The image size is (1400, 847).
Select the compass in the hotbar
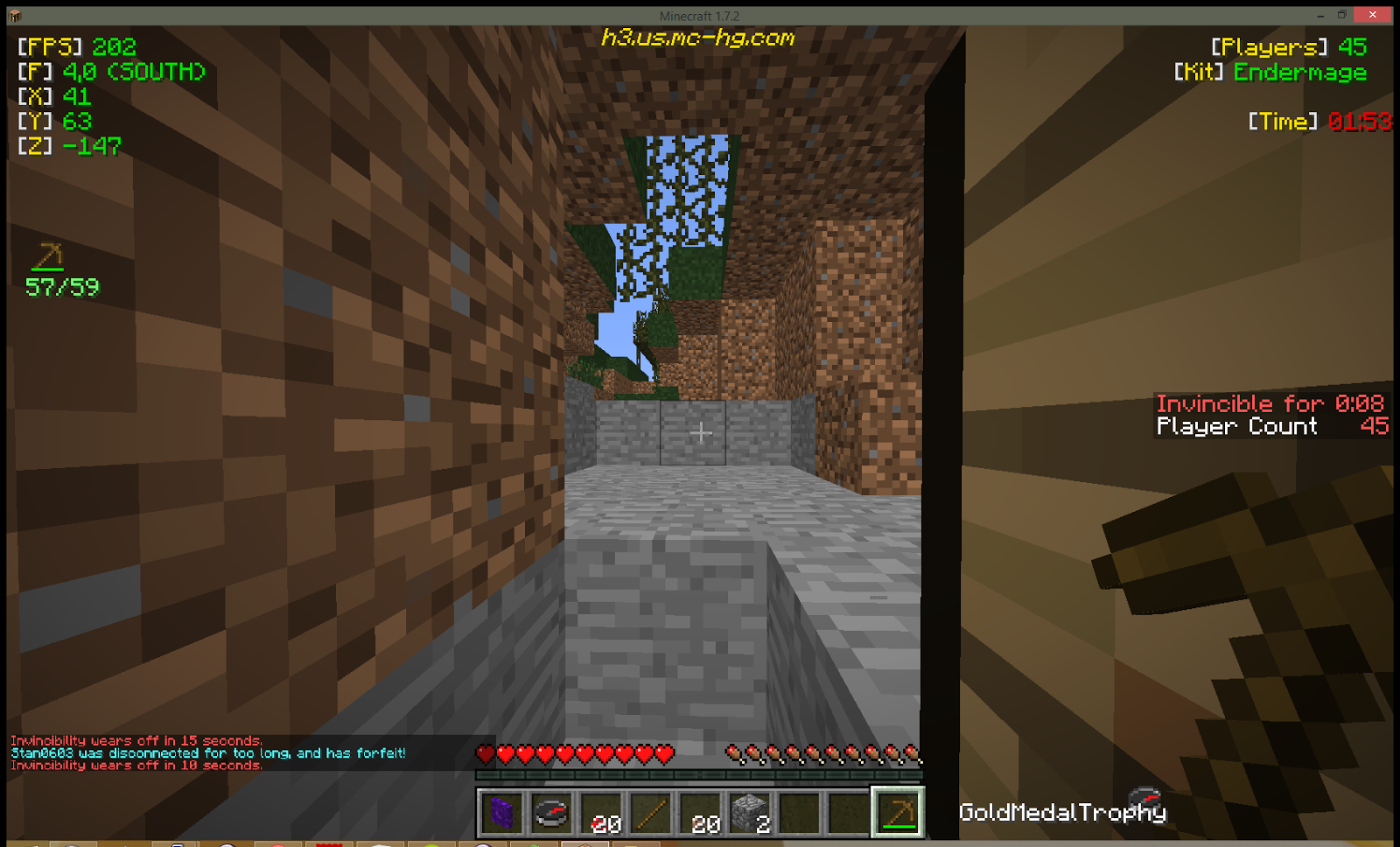point(551,812)
